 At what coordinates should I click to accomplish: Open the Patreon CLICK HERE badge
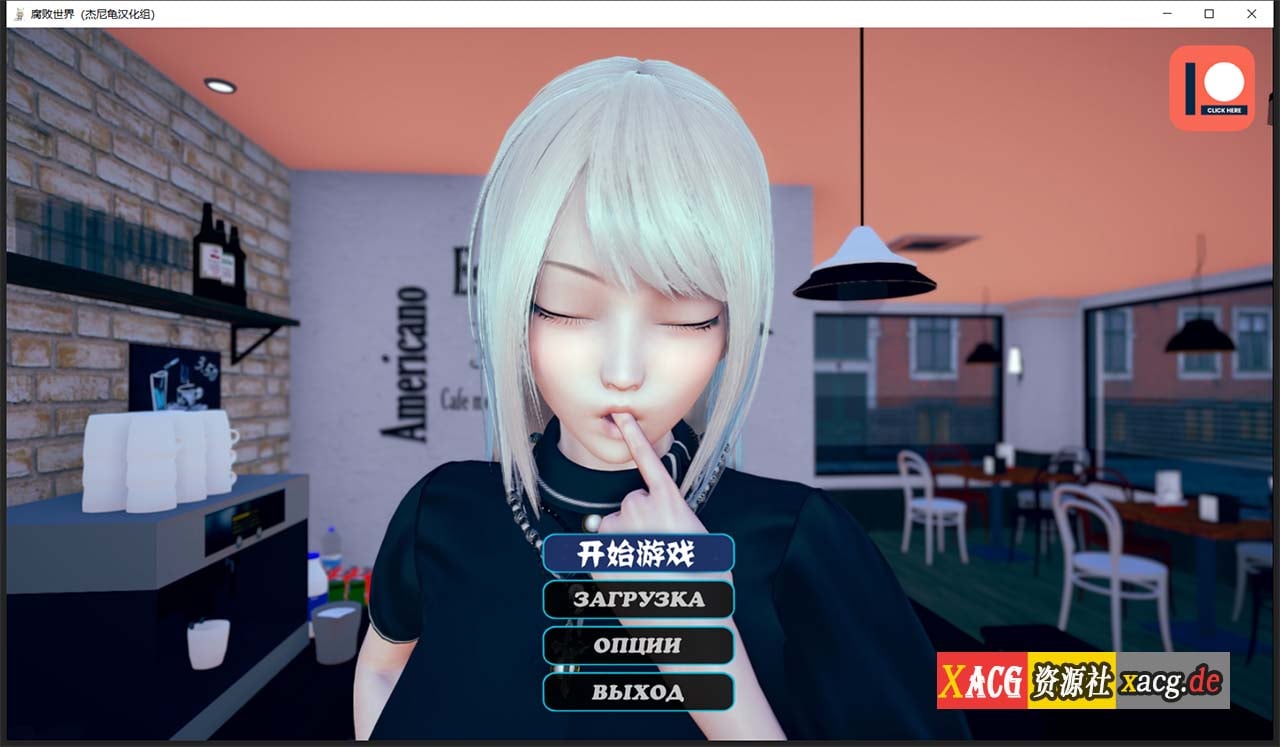[1211, 89]
